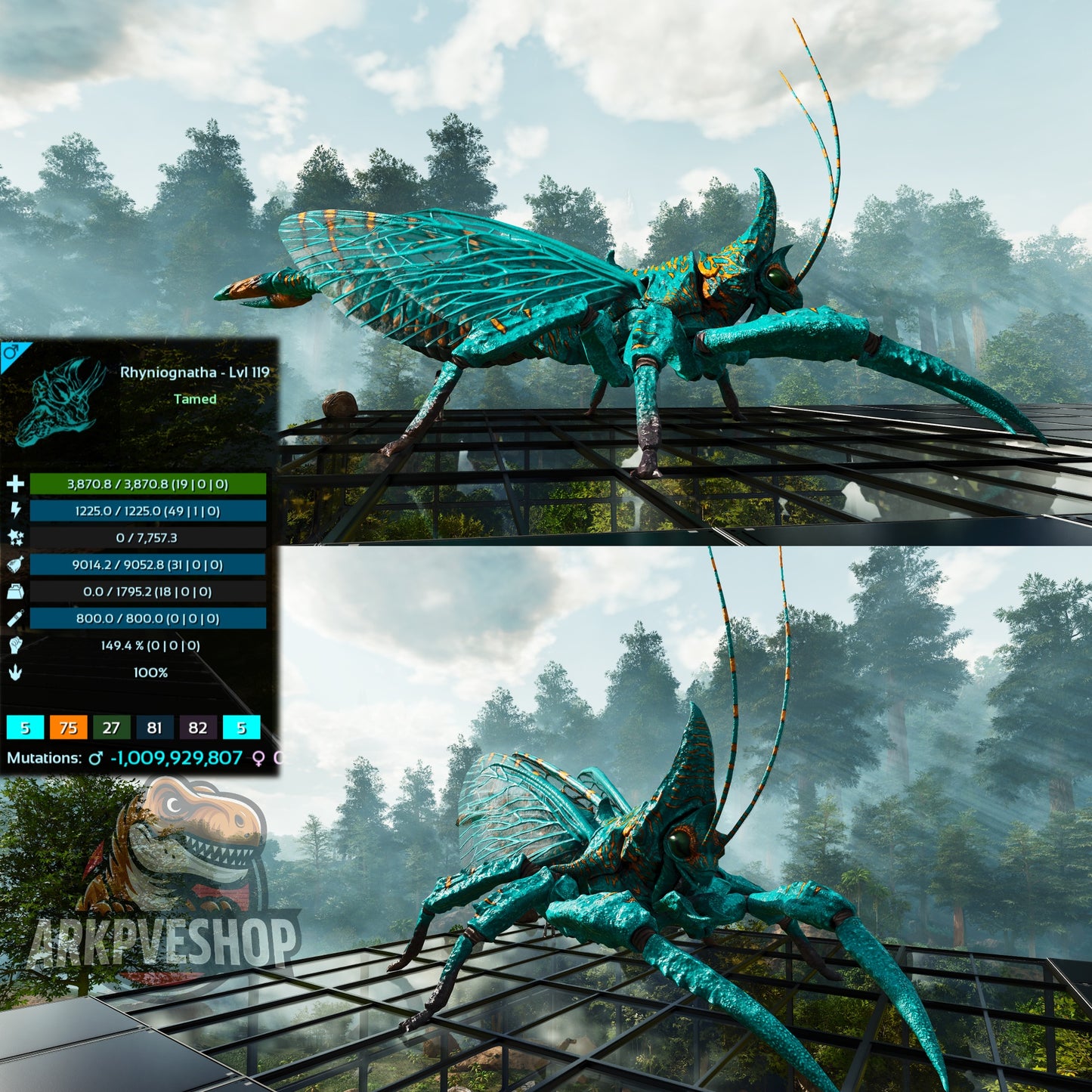Click the Rhyniognatha creature portrait
Image resolution: width=1092 pixels, height=1092 pixels.
pos(60,401)
